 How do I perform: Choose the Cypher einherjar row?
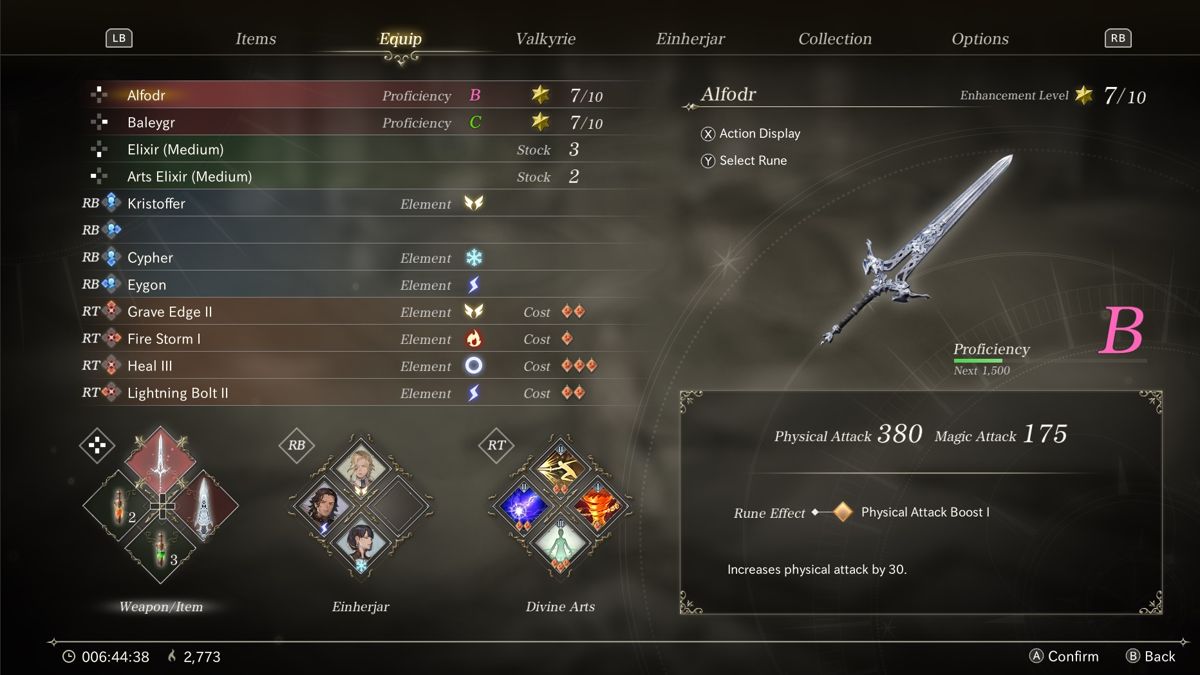tap(150, 258)
